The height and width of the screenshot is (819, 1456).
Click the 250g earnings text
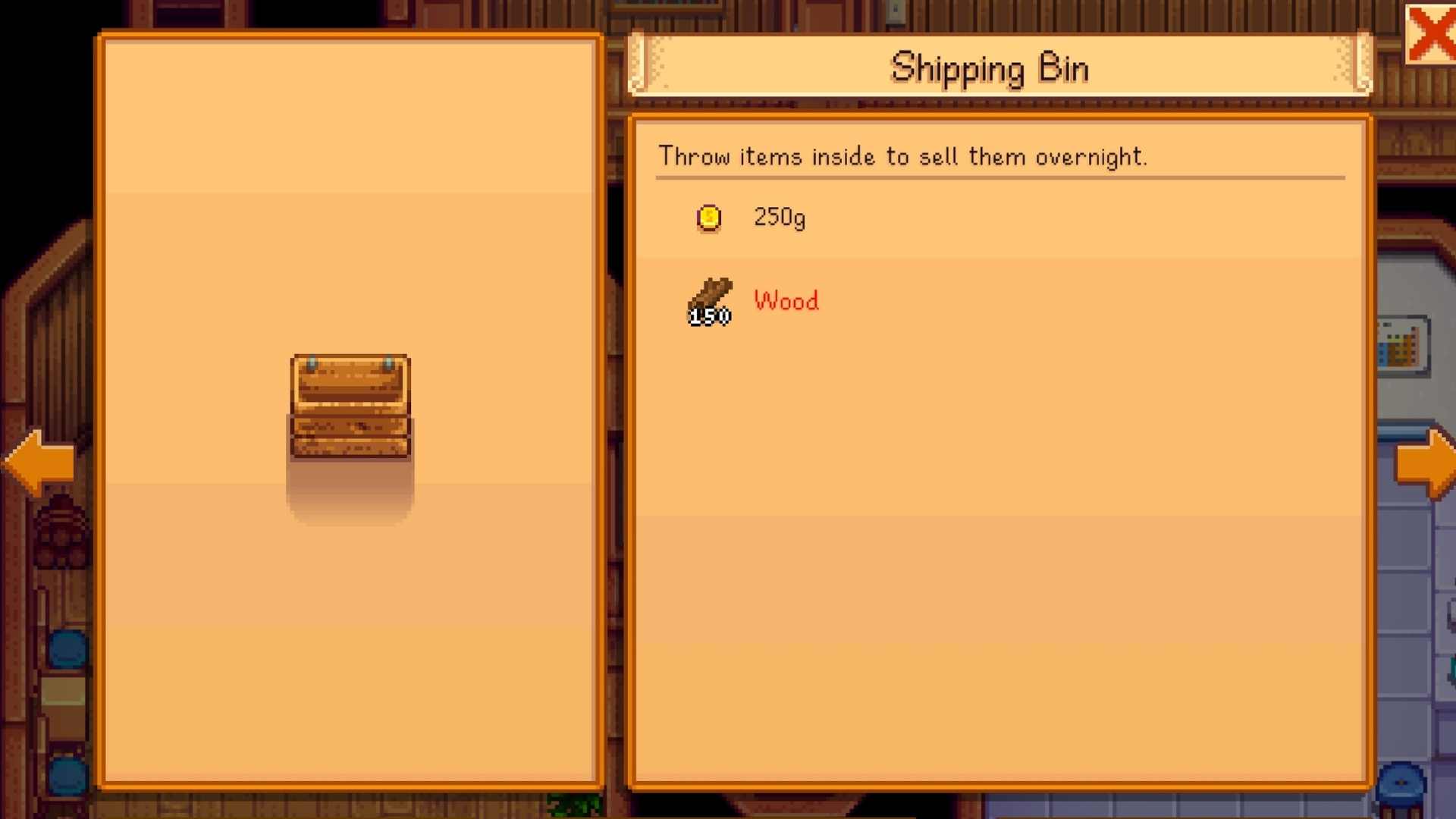click(778, 218)
